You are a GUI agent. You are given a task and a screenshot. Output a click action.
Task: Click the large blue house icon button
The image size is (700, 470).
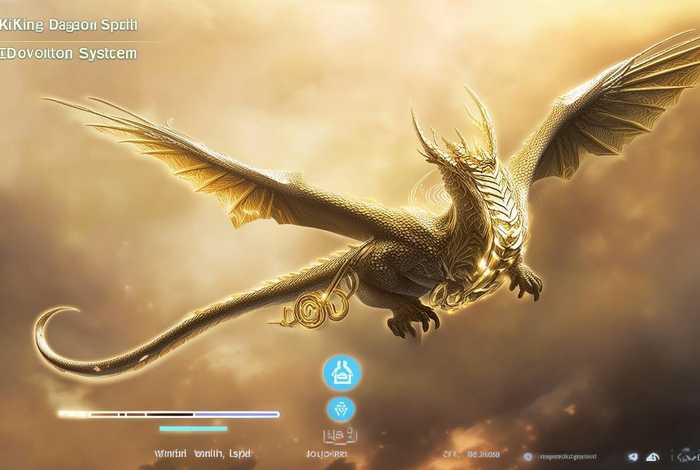click(x=342, y=373)
